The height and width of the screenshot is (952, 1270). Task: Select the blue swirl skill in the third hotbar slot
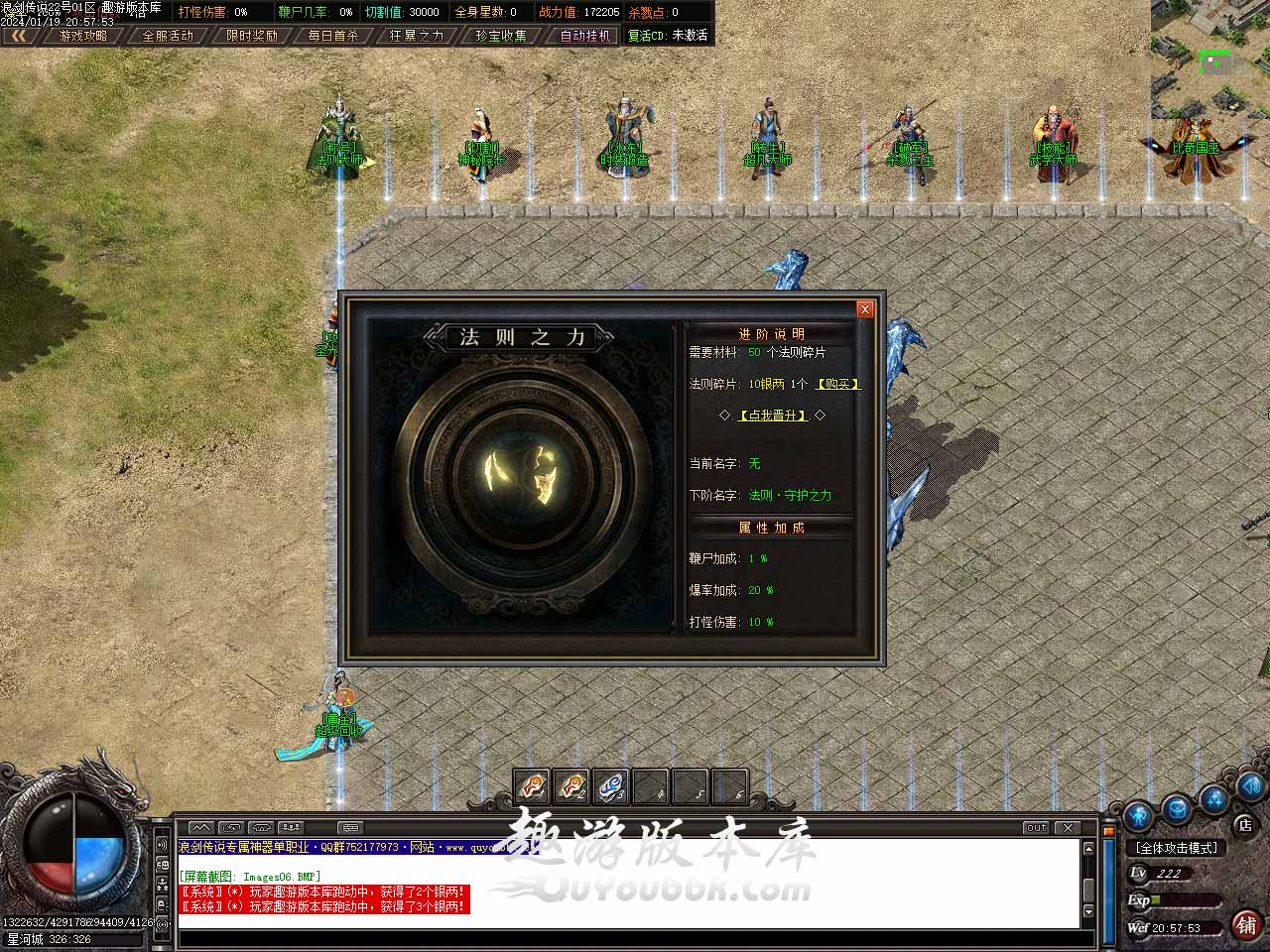[610, 787]
